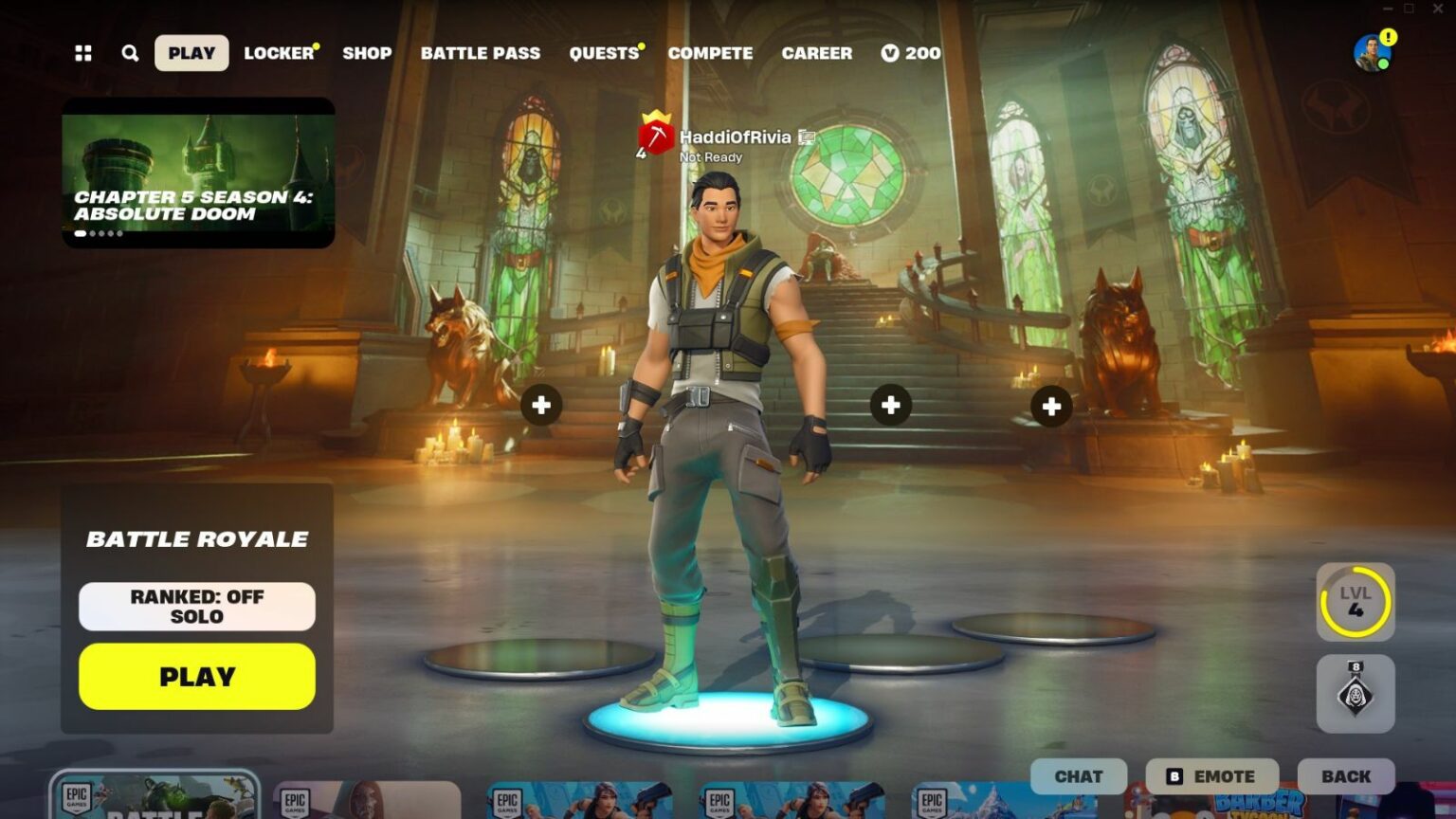The height and width of the screenshot is (819, 1456).
Task: Click the Battle Pass medallion badge icon
Action: point(1354,695)
